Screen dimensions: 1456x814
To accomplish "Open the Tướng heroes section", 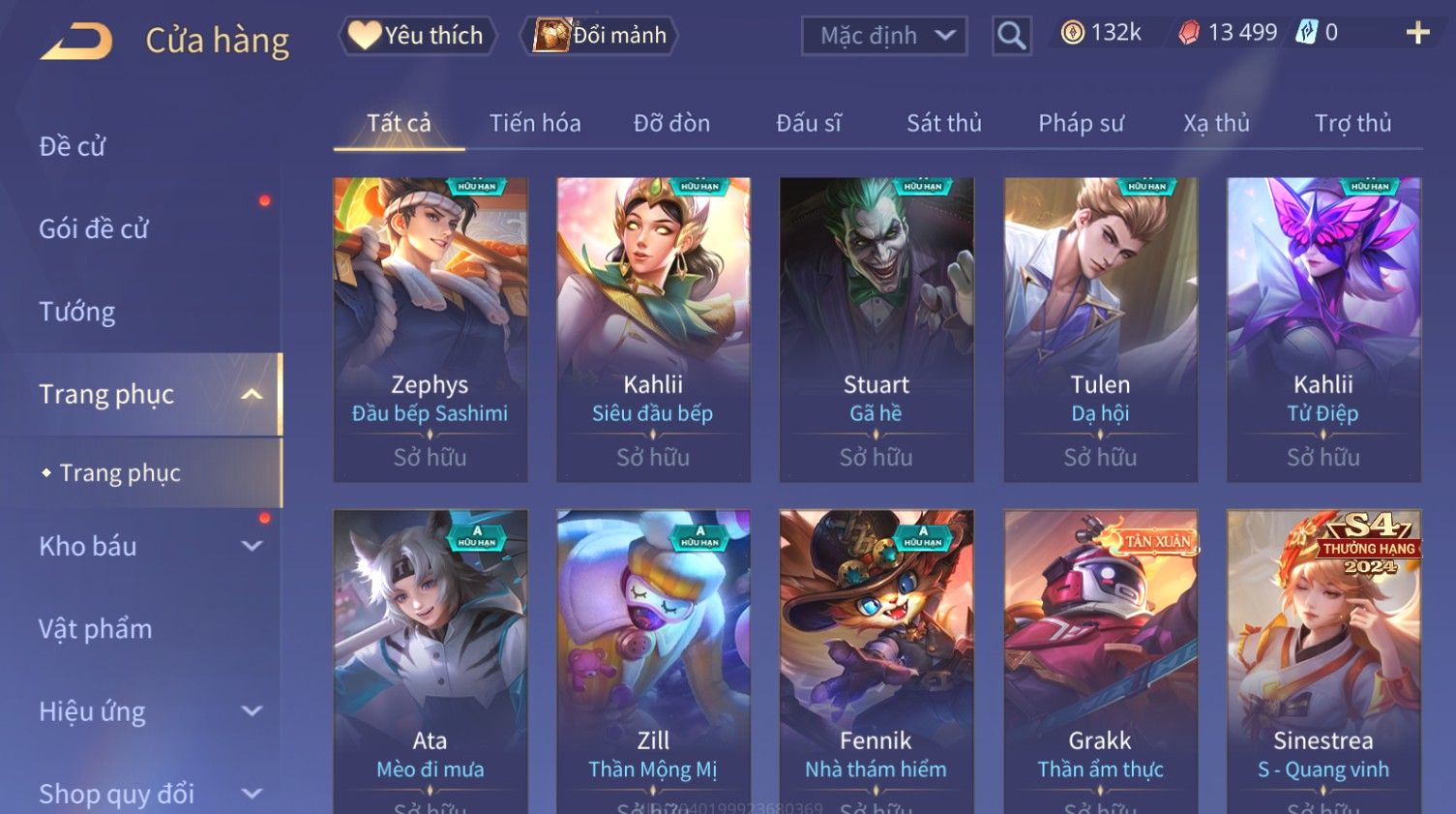I will pyautogui.click(x=77, y=312).
